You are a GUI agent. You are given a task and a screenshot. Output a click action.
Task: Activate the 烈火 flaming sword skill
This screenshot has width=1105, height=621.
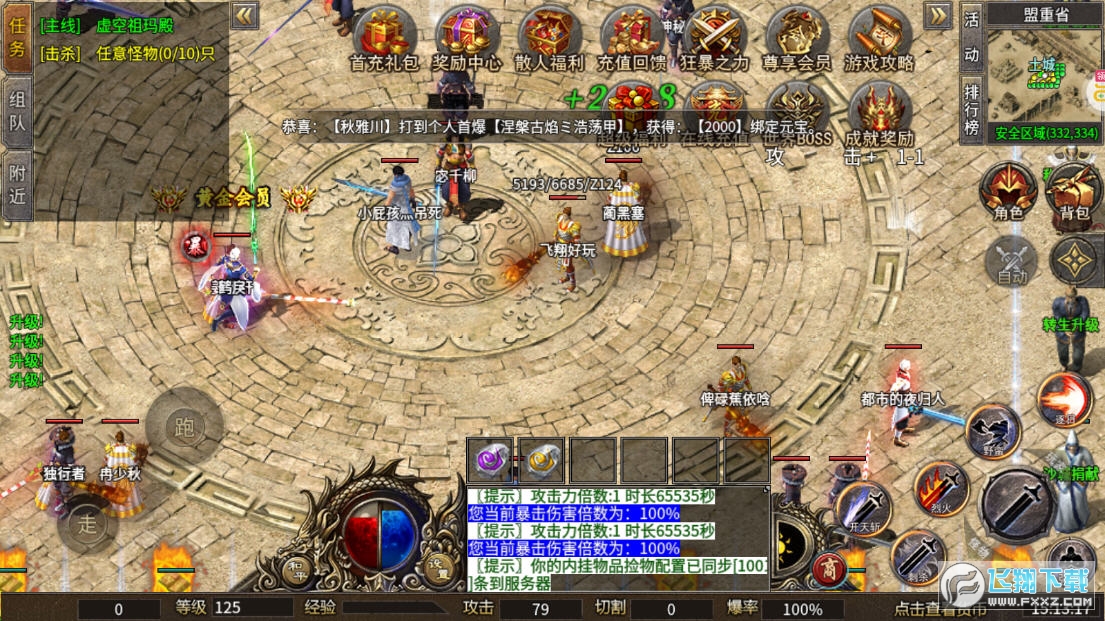pyautogui.click(x=940, y=488)
